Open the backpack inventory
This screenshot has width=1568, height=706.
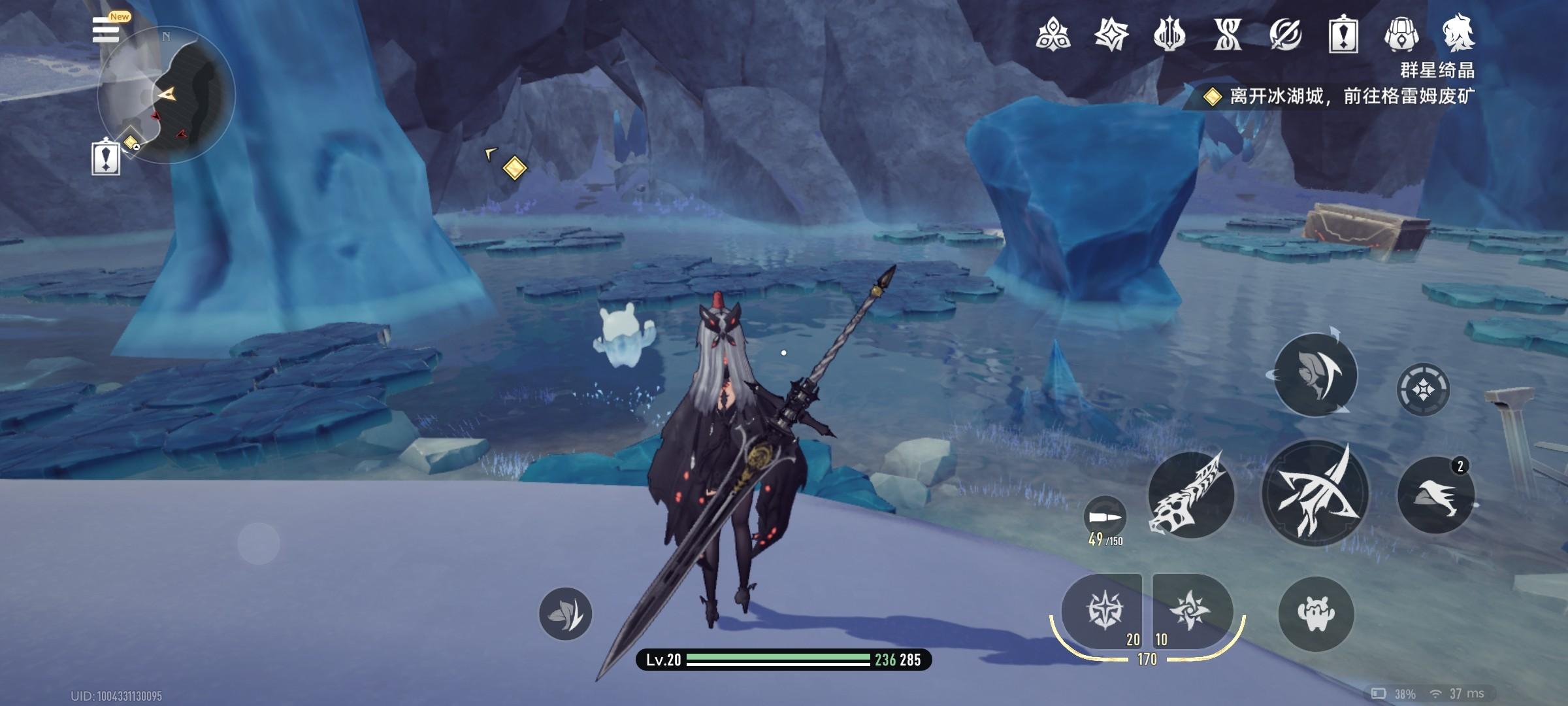(1401, 34)
